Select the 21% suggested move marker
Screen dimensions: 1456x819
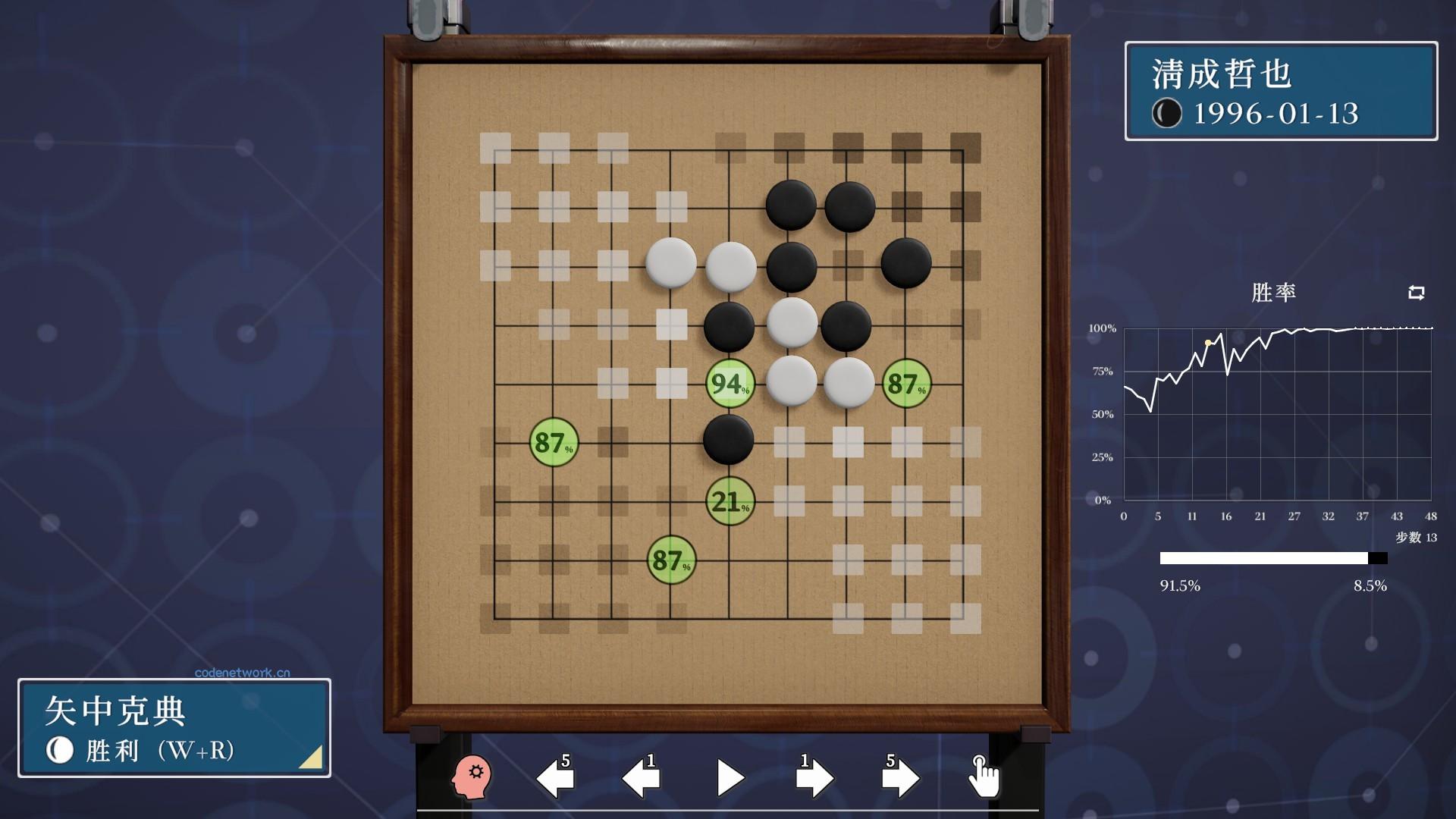coord(729,502)
